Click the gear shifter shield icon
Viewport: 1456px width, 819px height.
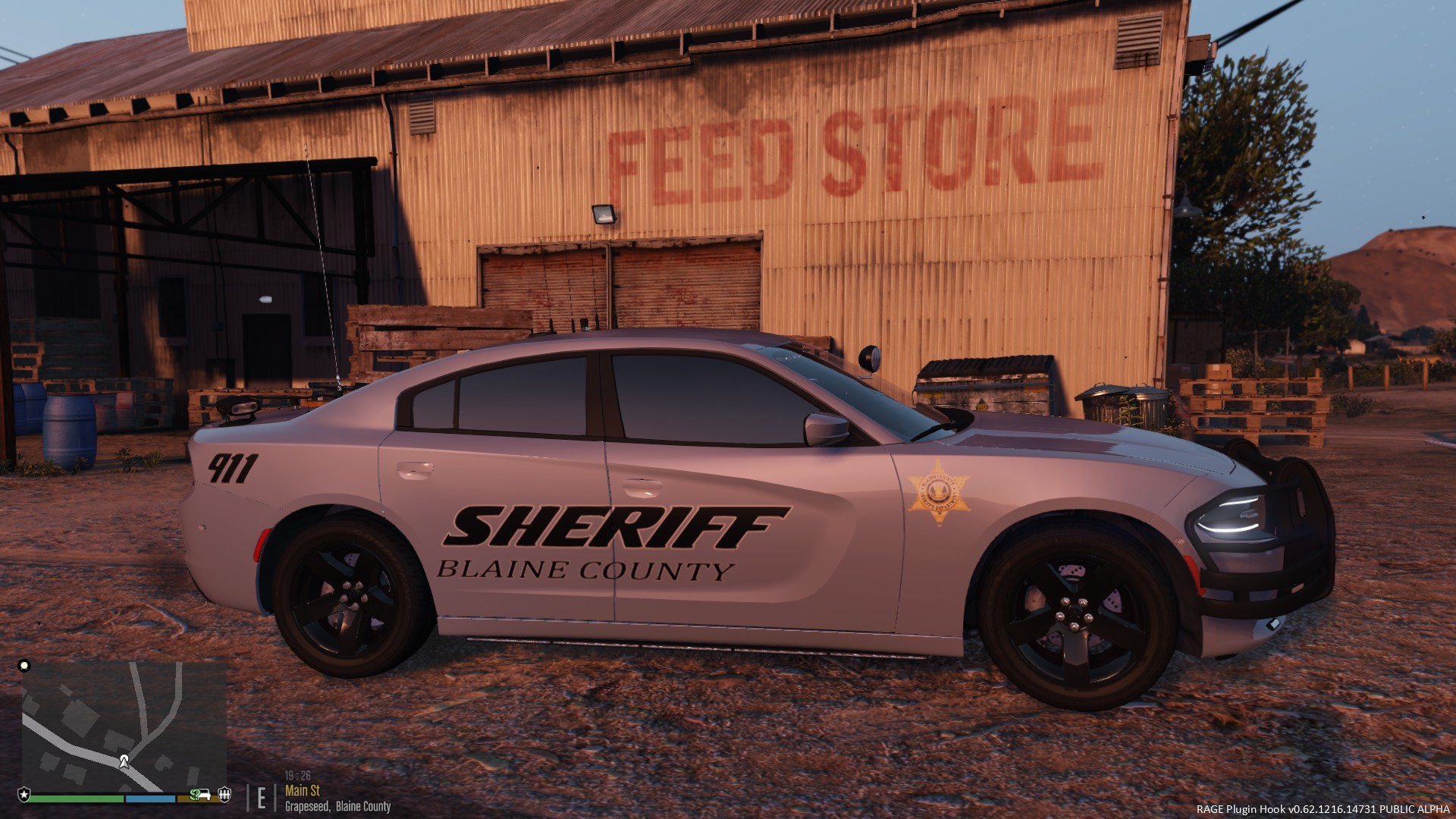point(224,795)
